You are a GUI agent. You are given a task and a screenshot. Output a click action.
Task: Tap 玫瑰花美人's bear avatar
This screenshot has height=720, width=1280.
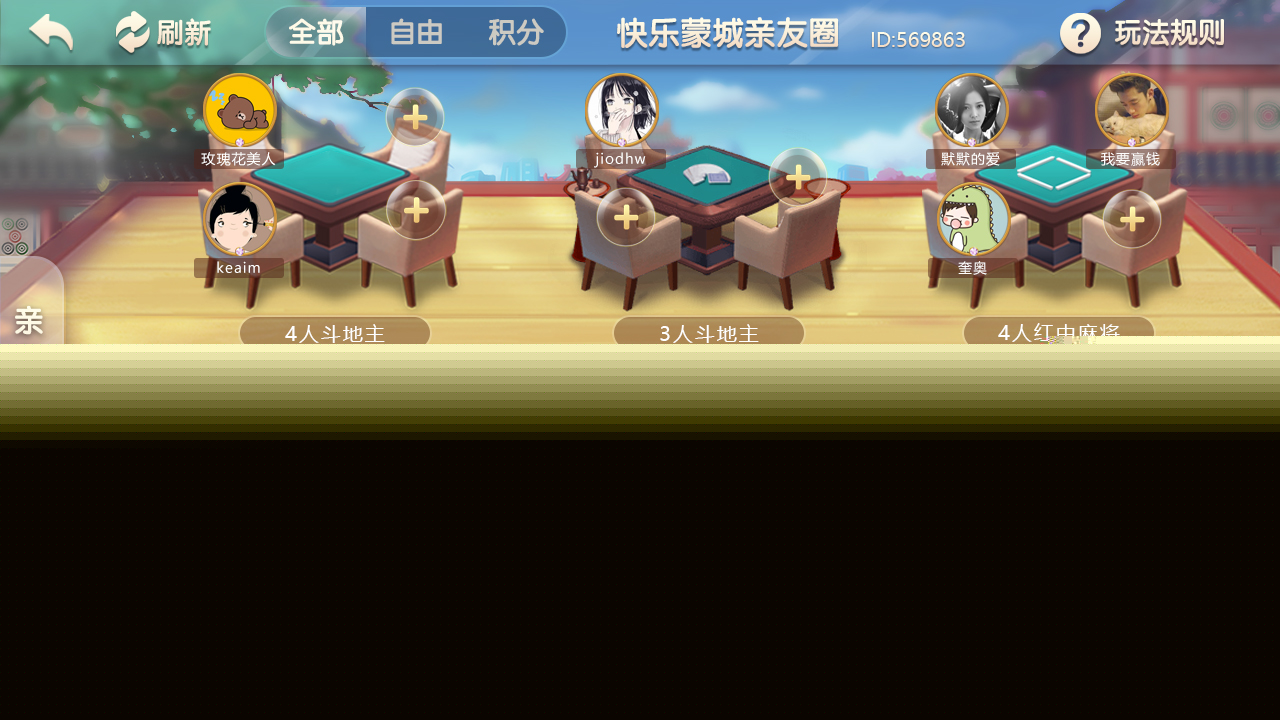[x=239, y=108]
